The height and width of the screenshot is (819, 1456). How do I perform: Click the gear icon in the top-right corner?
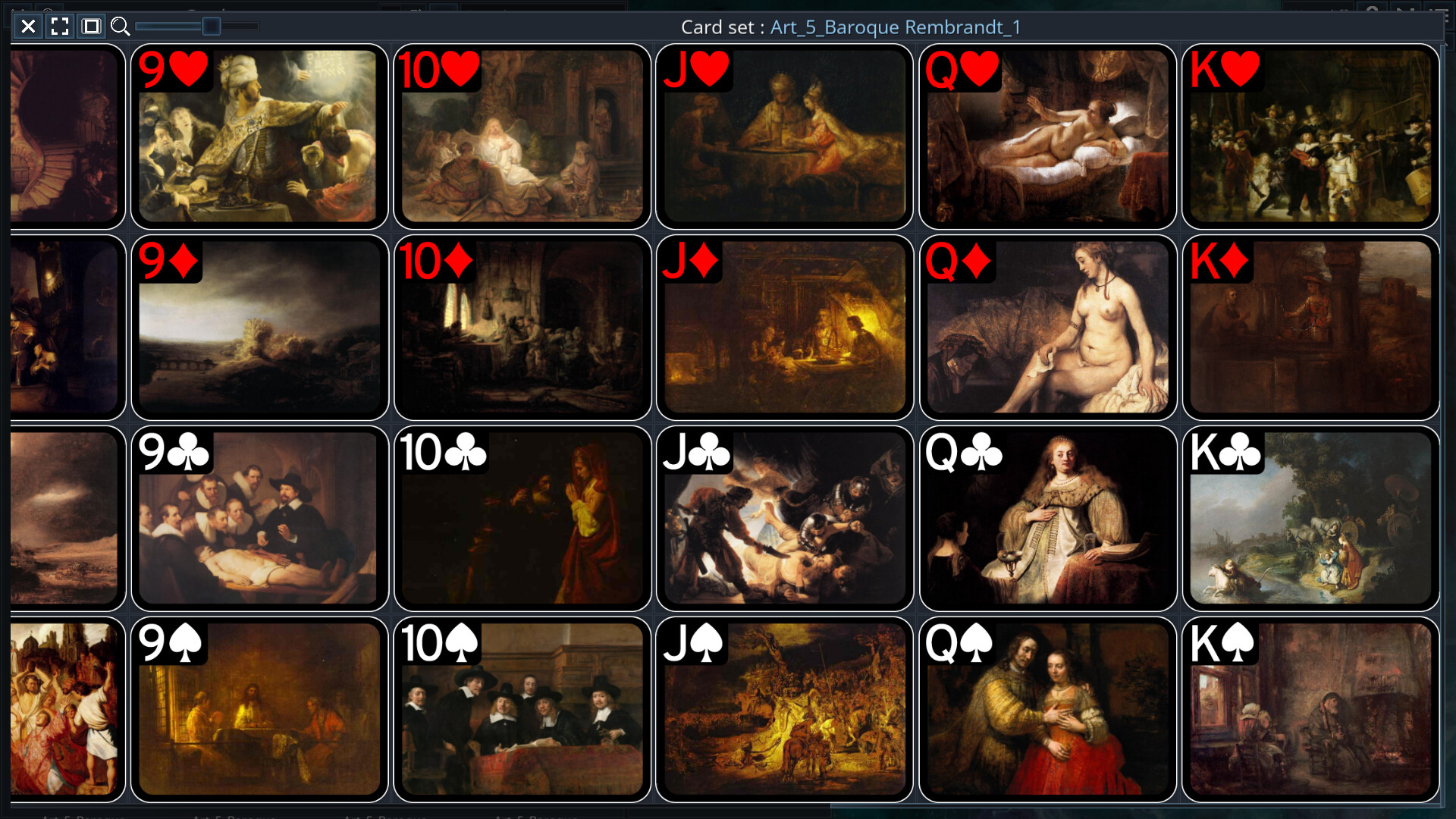pos(1374,8)
